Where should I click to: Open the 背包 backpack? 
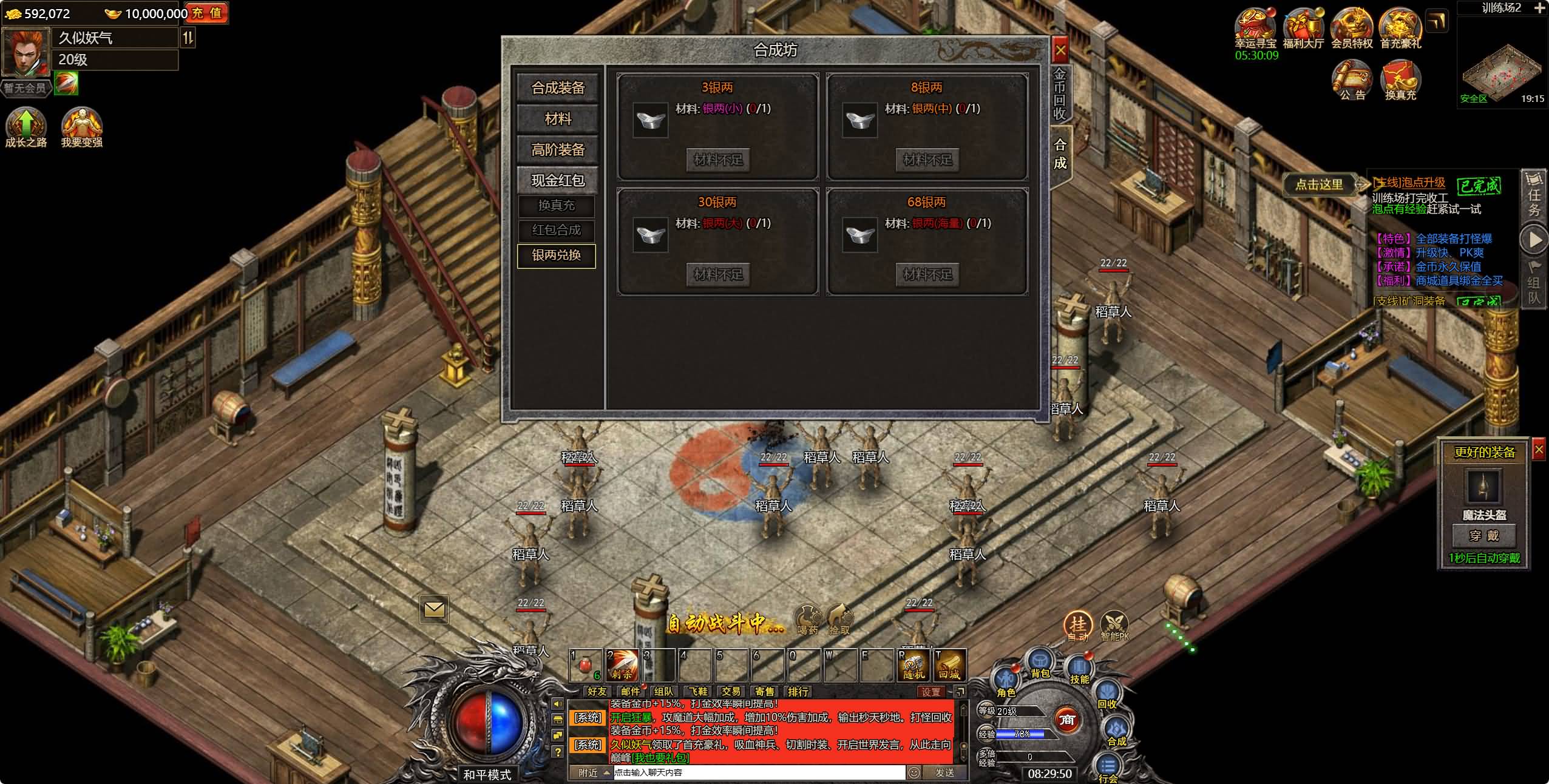[1040, 663]
